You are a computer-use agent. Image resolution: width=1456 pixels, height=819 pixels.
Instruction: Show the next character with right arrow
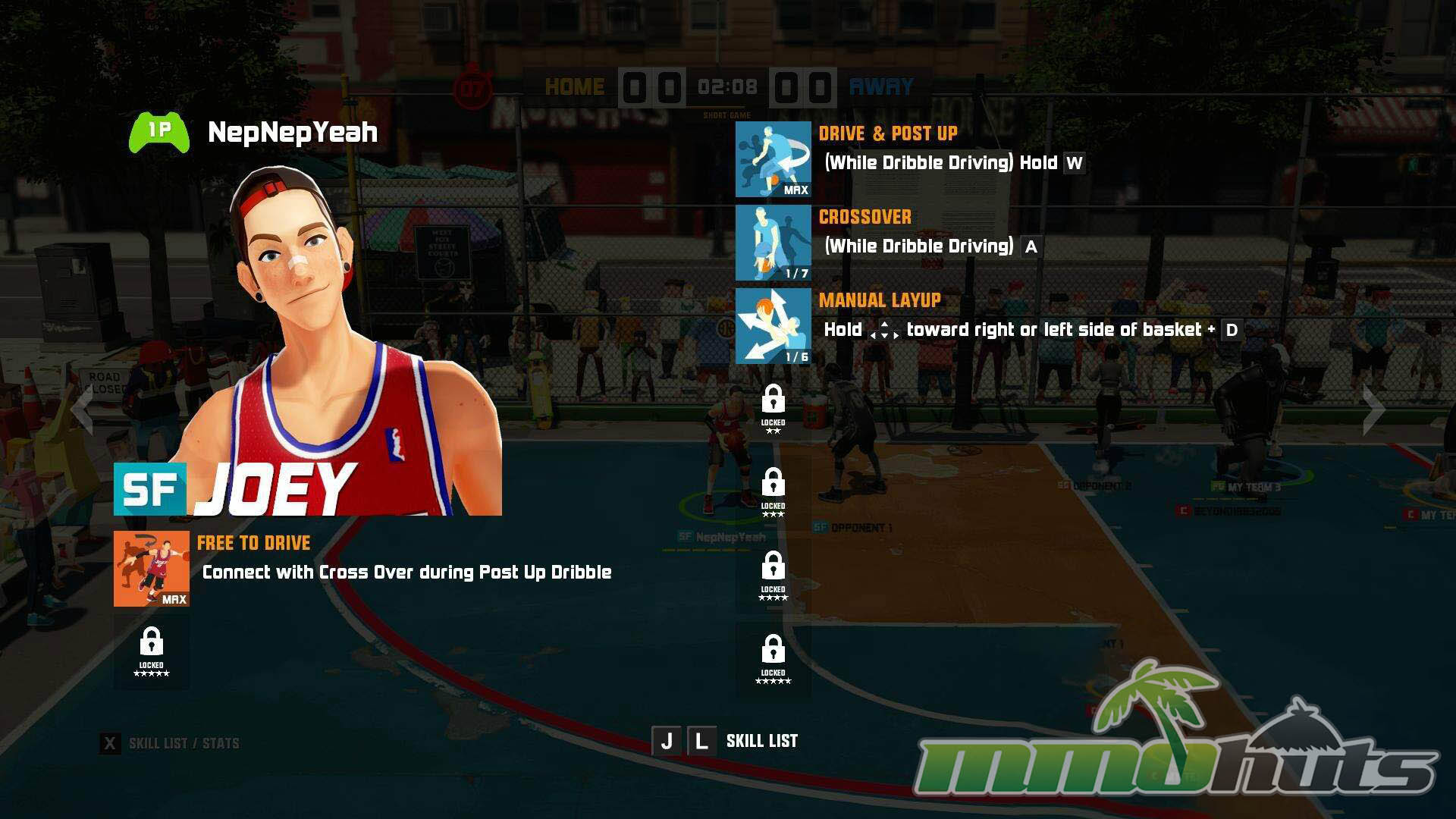(x=1373, y=409)
